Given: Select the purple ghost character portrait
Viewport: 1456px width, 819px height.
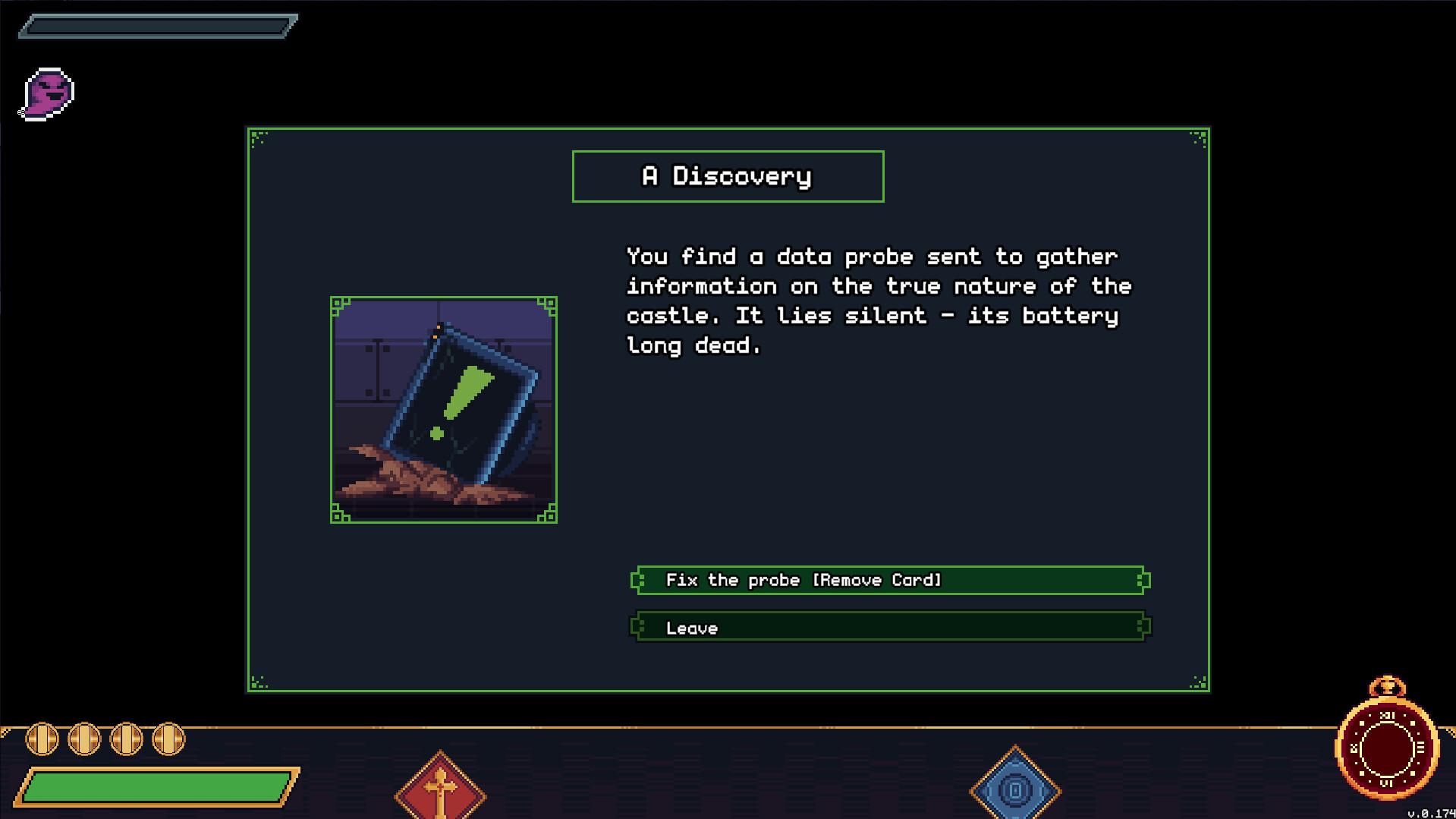Looking at the screenshot, I should pos(47,93).
